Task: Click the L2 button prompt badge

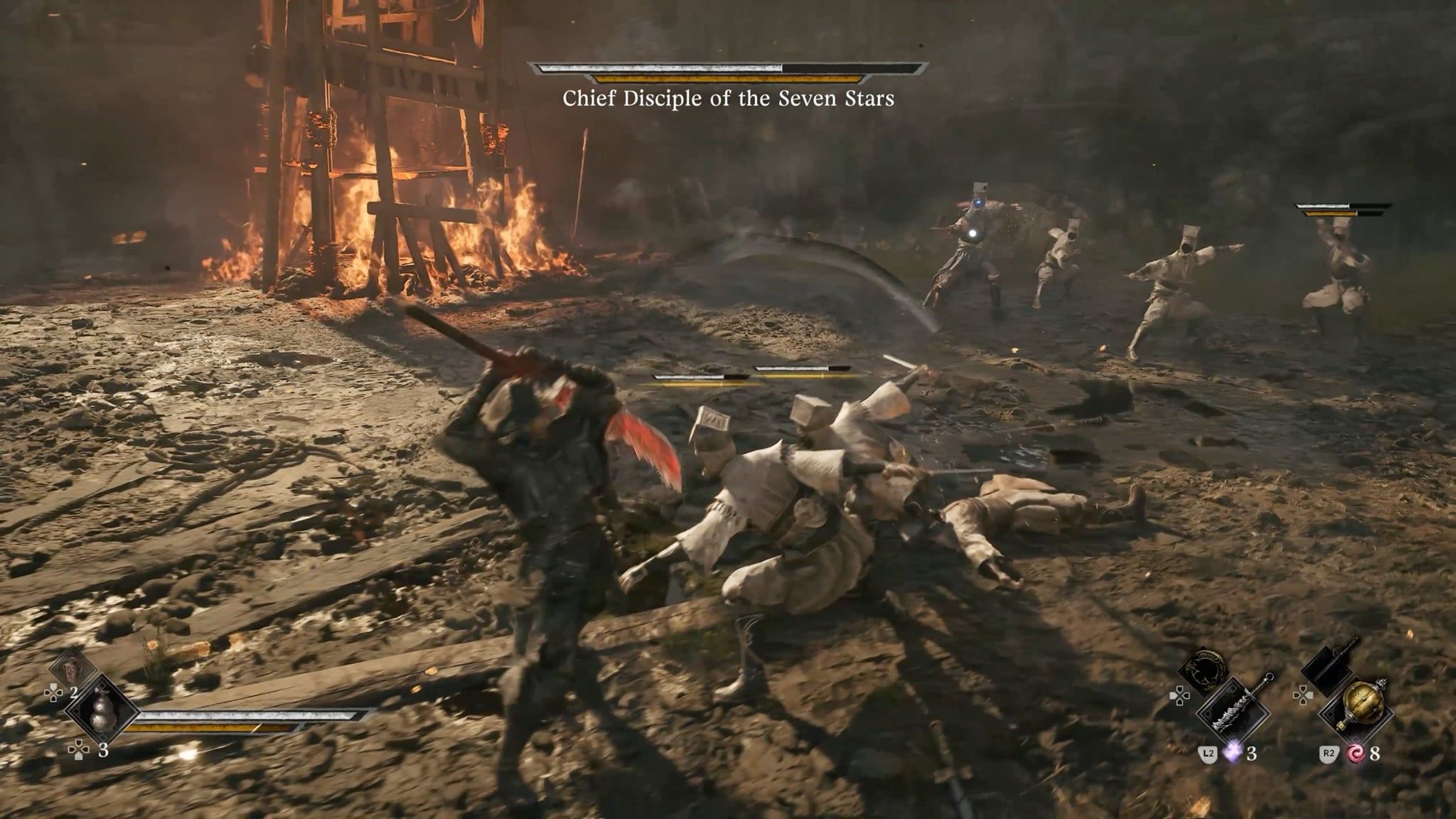Action: click(1207, 753)
